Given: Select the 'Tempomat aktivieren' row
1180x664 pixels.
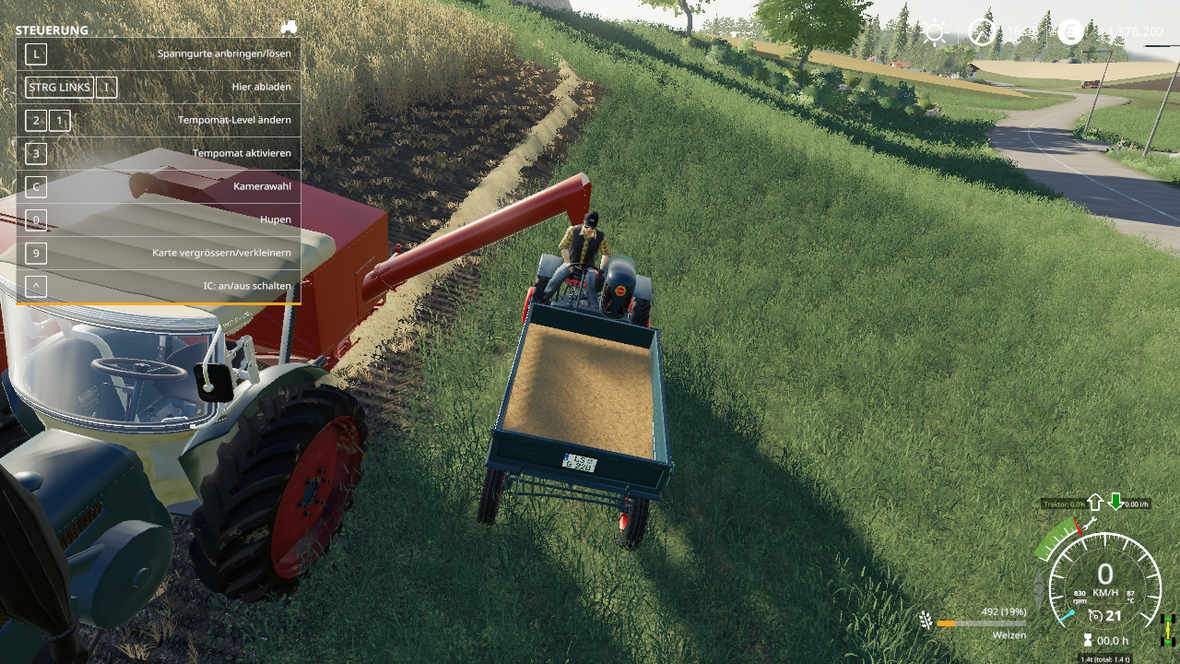Looking at the screenshot, I should point(158,153).
